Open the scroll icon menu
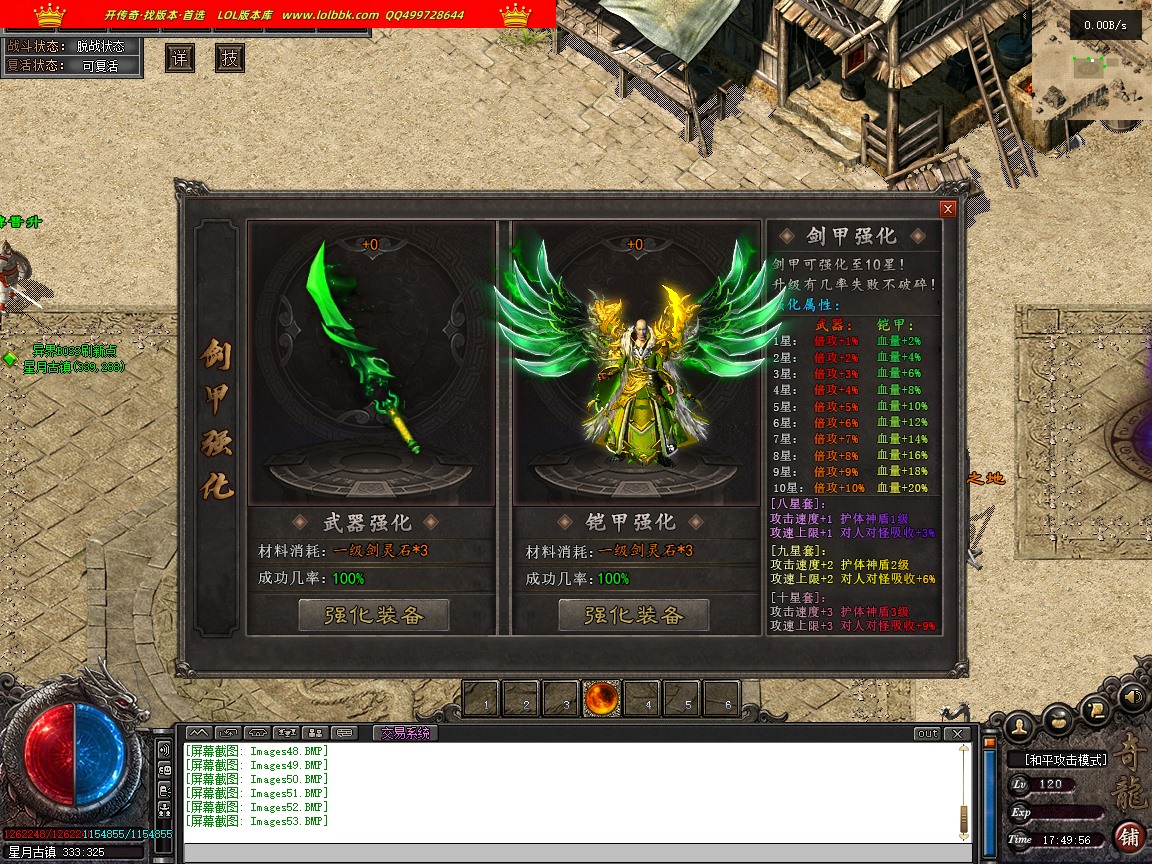Screen dimensions: 1152x864 point(1096,709)
